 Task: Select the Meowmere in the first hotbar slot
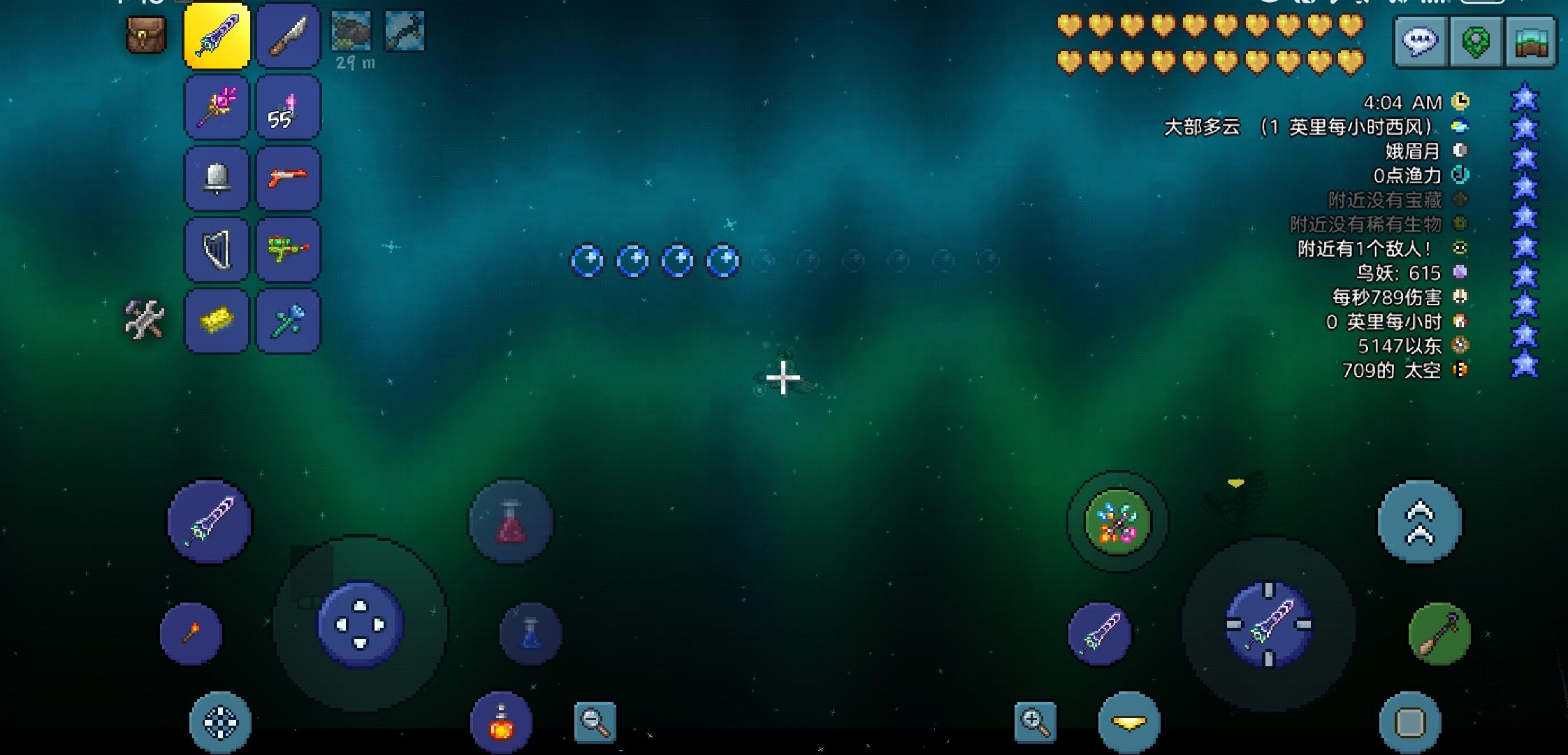tap(217, 35)
